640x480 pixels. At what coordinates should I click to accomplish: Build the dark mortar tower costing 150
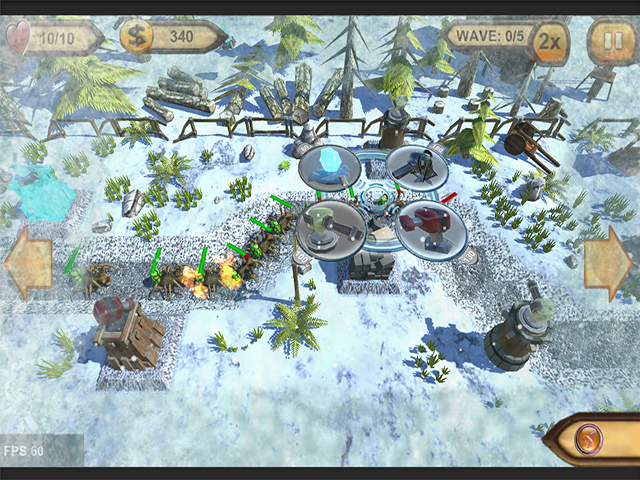click(416, 168)
